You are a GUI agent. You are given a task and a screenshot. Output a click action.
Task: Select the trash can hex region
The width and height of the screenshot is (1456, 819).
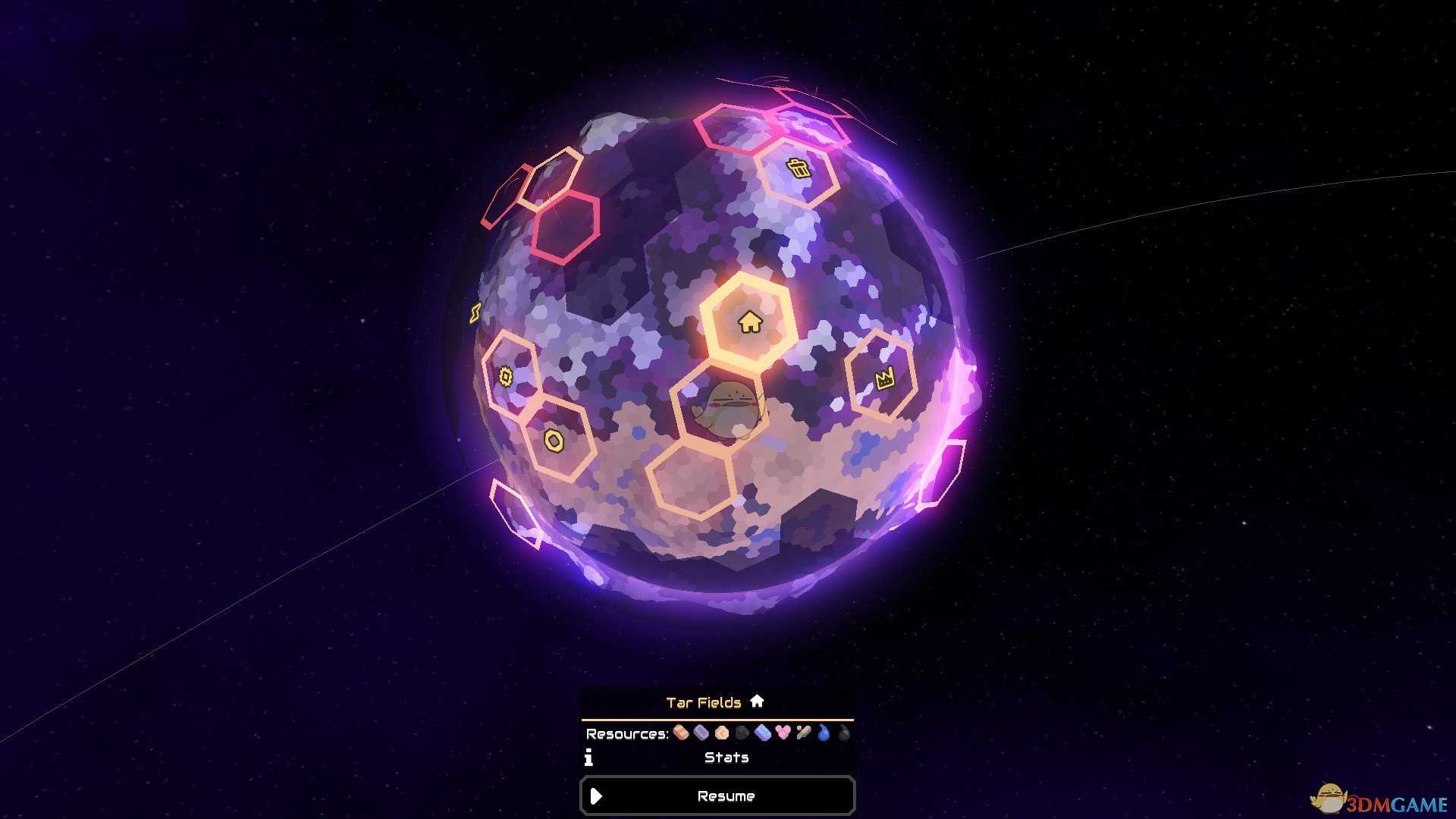click(798, 168)
